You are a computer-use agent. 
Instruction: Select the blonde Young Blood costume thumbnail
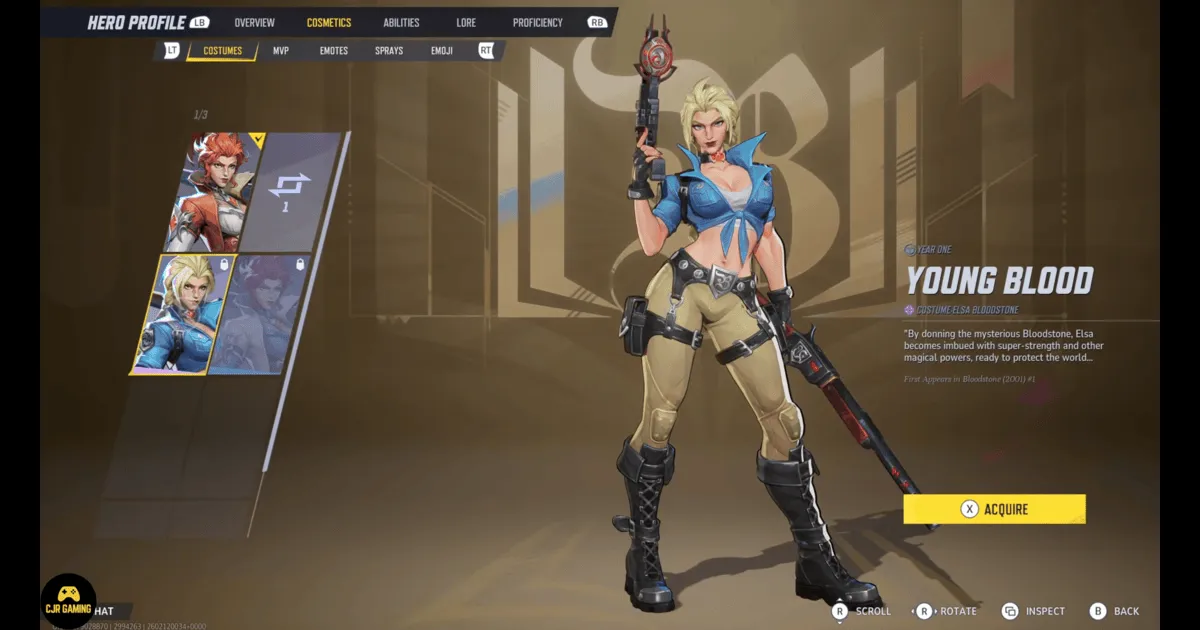click(180, 313)
